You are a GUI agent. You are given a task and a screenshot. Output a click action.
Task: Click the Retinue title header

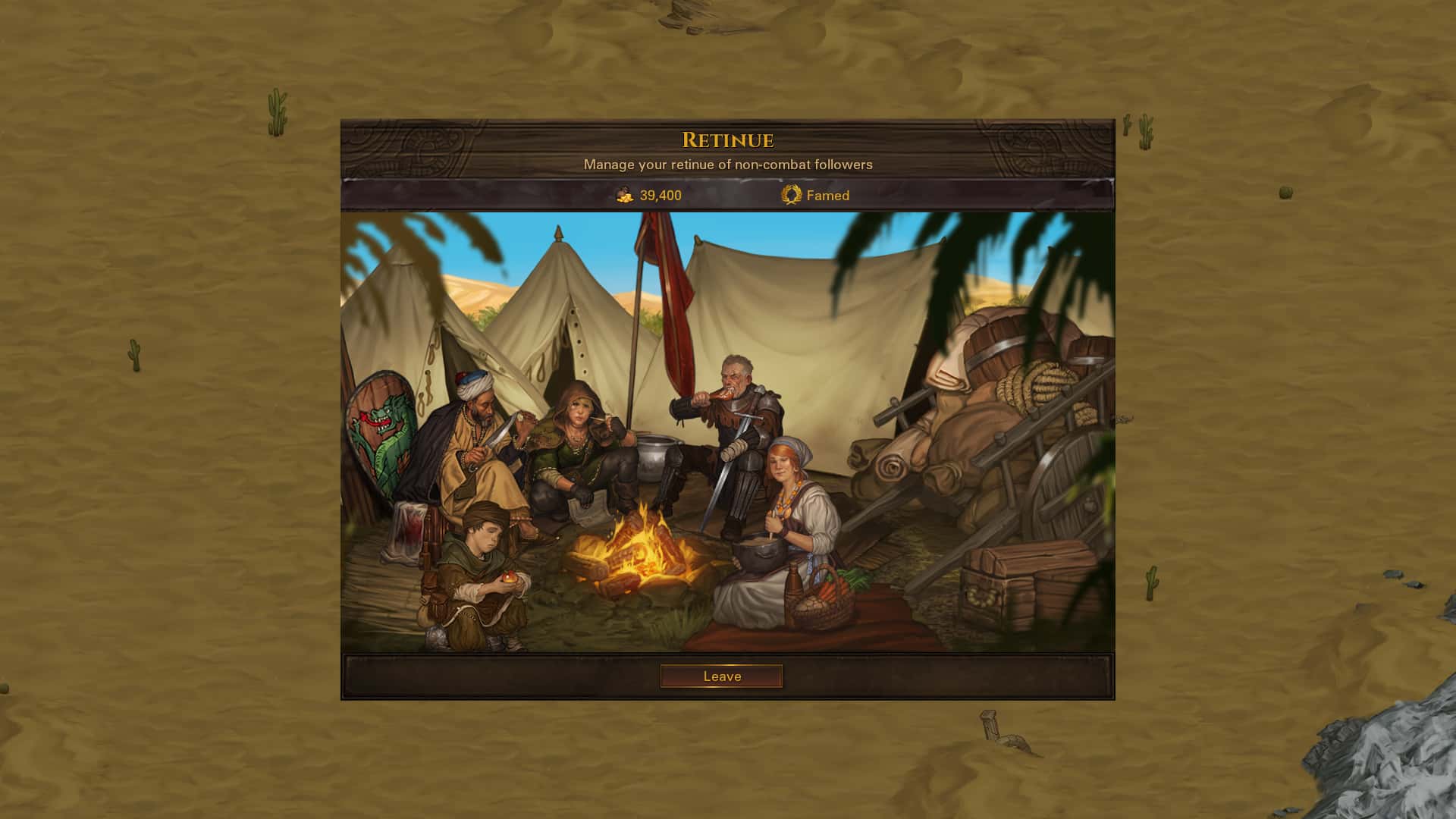coord(728,140)
